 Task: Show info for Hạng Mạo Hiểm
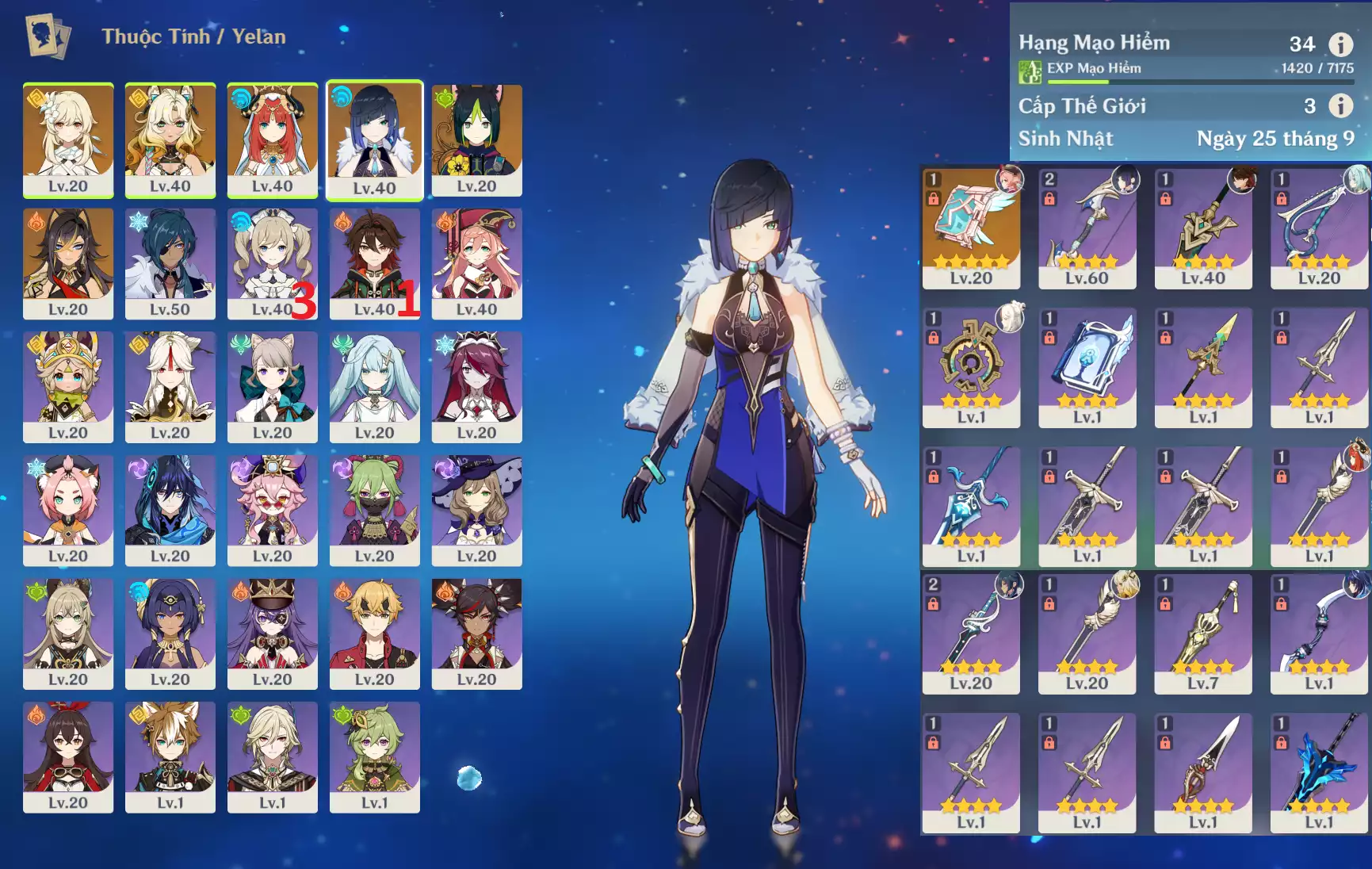coord(1340,44)
